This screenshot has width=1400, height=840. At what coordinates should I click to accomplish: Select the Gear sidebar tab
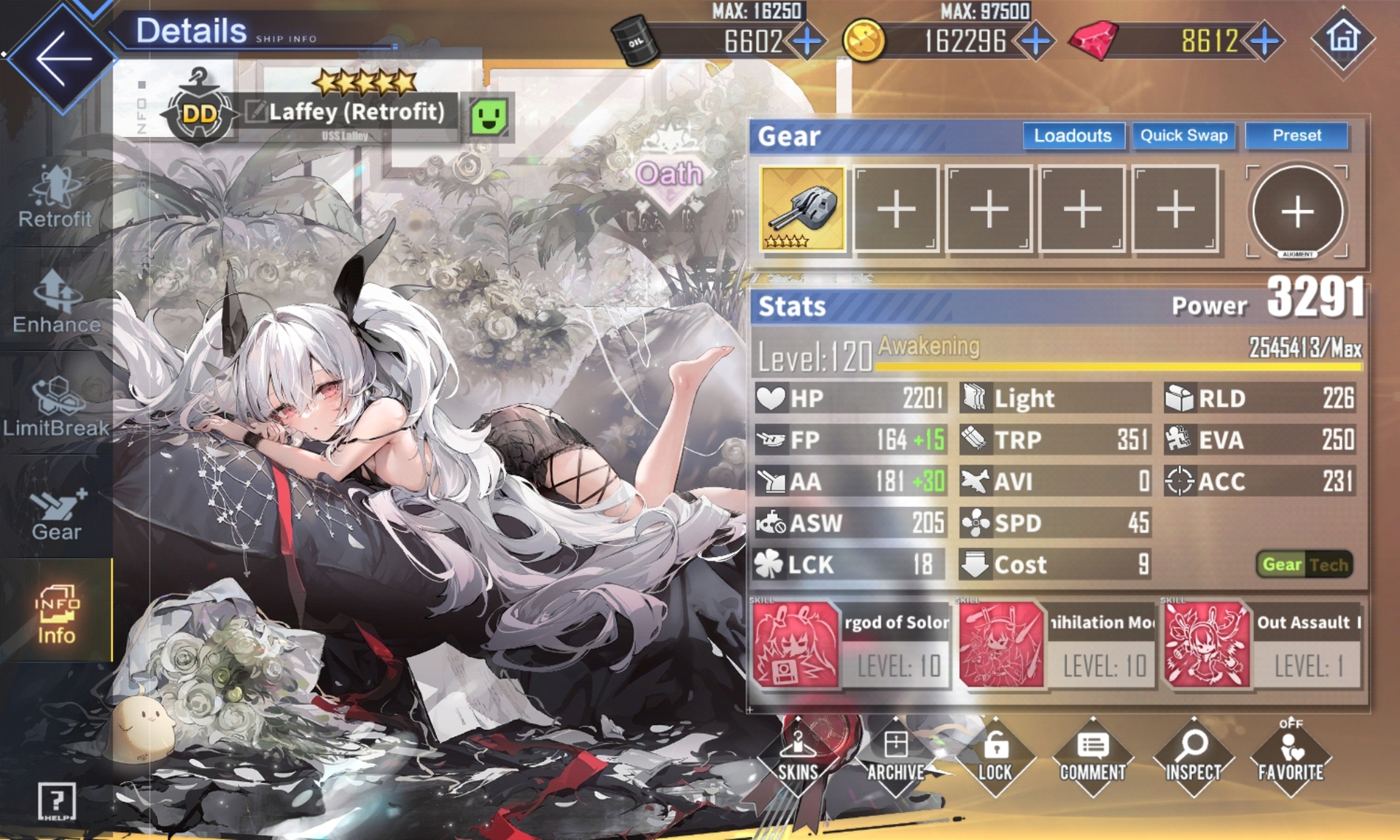(56, 512)
